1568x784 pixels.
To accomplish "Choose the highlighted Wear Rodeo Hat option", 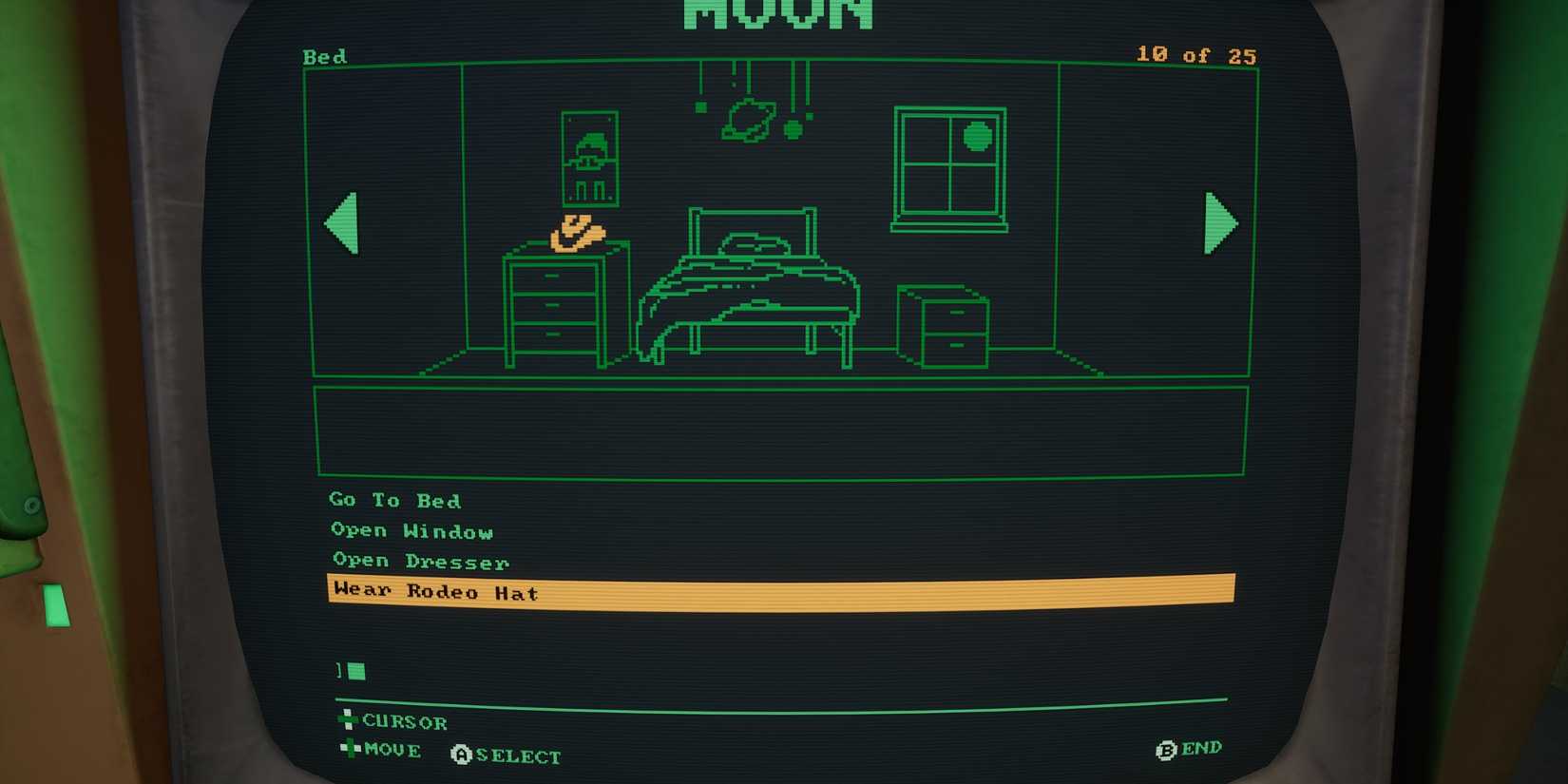I will (x=433, y=591).
